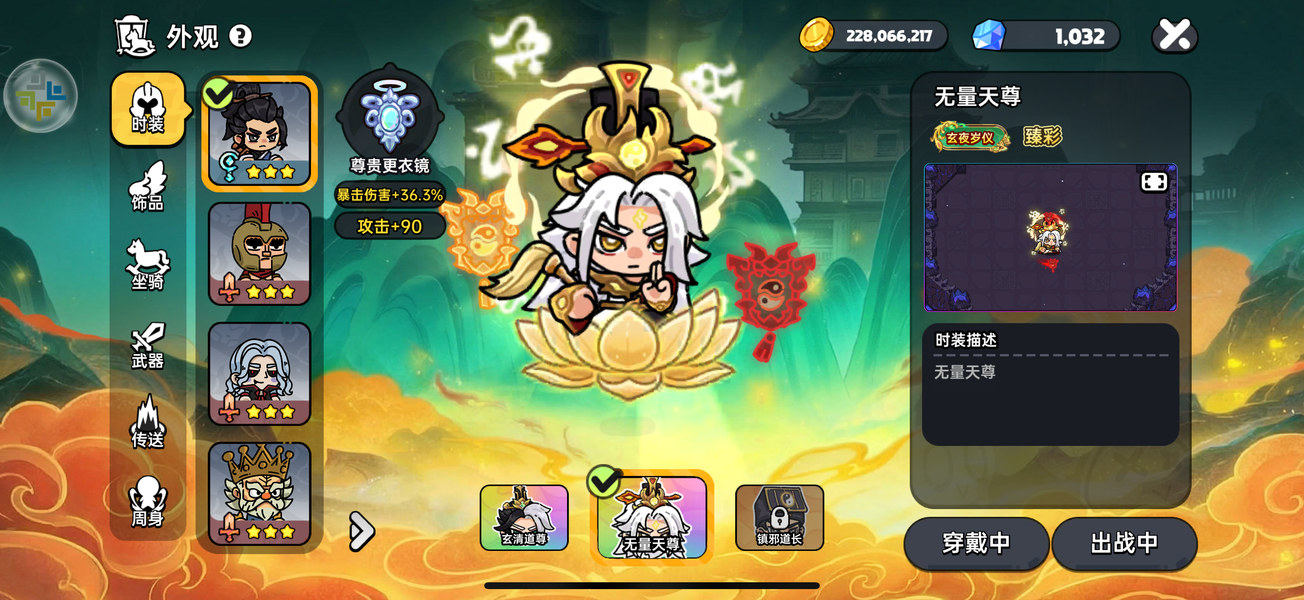Open the 饰品 accessories tab
Viewport: 1304px width, 600px height.
click(148, 187)
